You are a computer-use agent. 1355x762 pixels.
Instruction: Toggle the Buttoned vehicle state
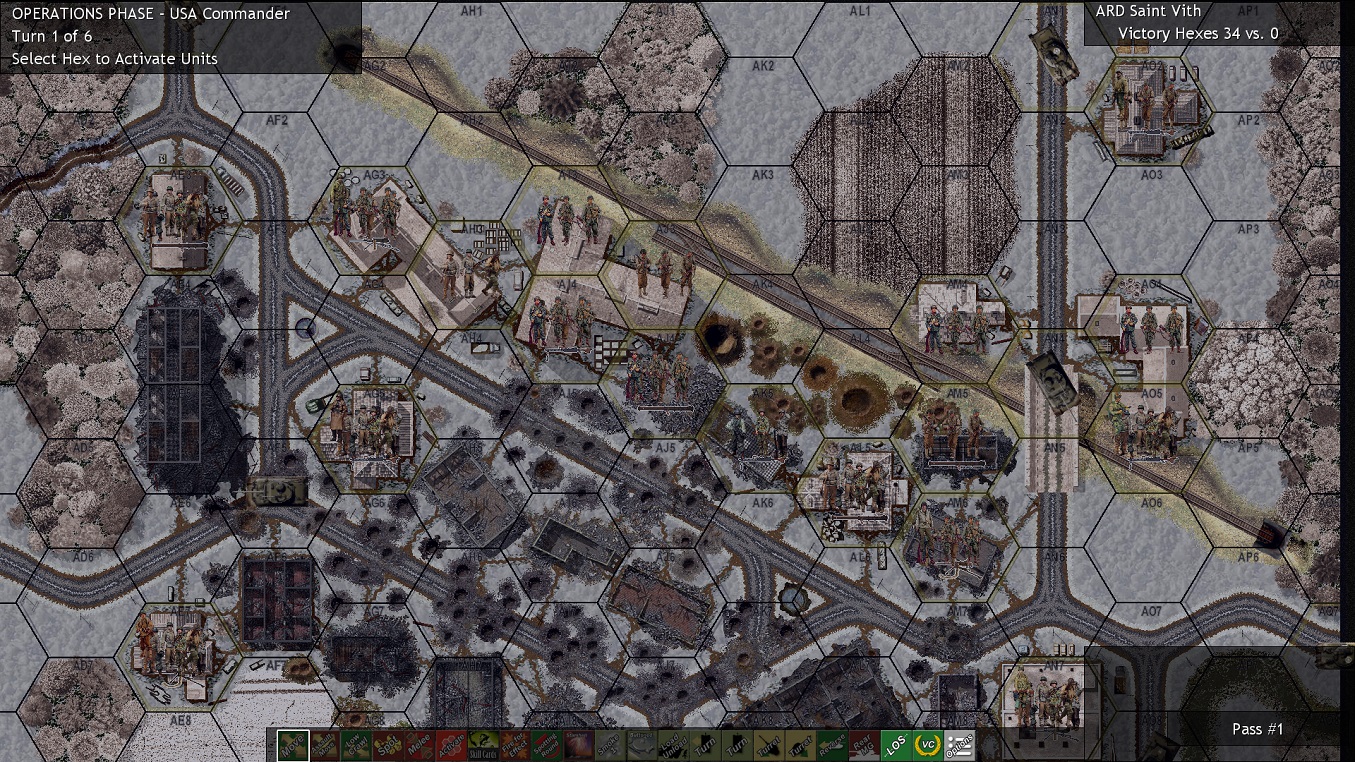(644, 746)
